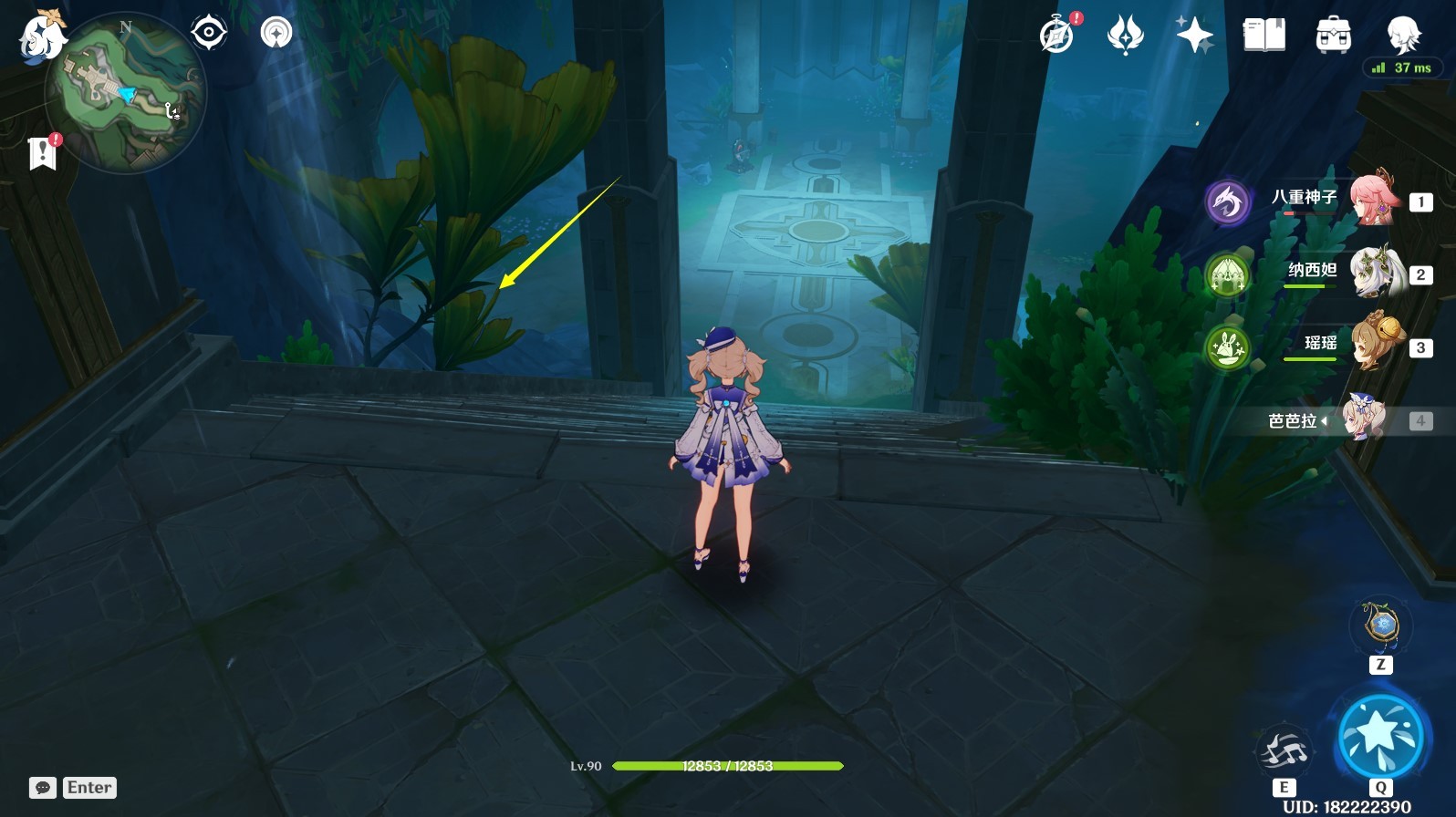This screenshot has height=817, width=1456.
Task: Open the character profile screen
Action: pos(1402,36)
